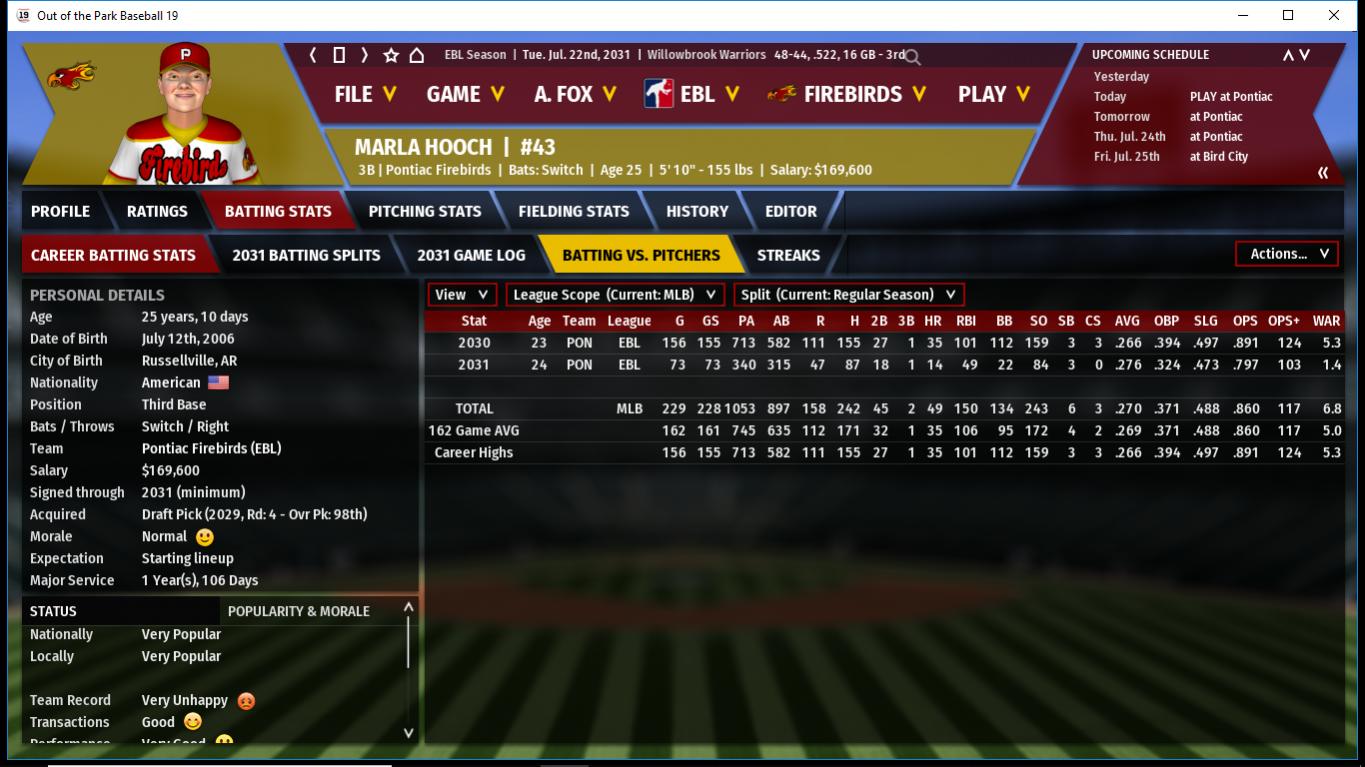
Task: Open the League Scope dropdown
Action: coord(615,295)
